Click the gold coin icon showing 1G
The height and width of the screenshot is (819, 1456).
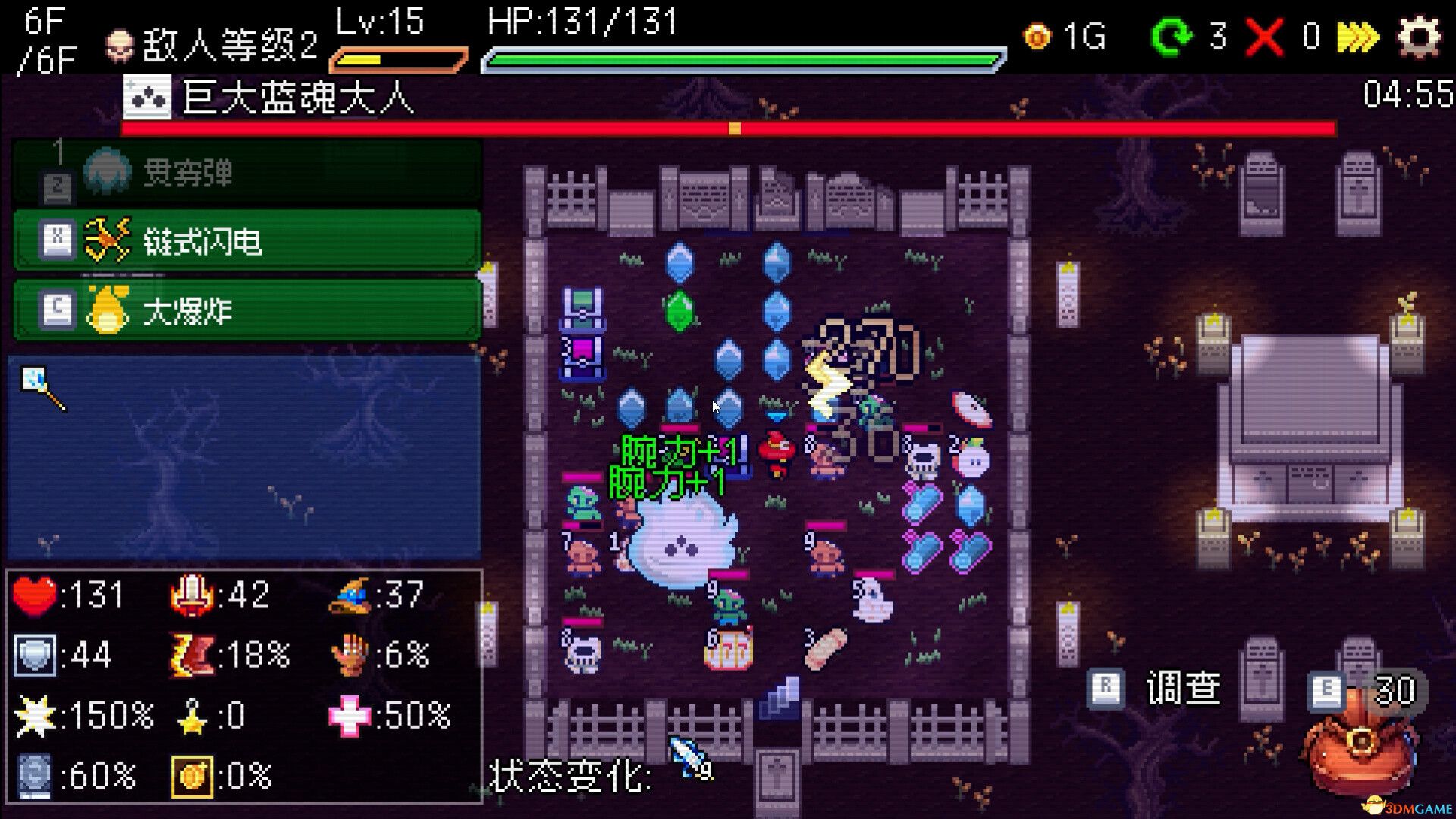[x=1038, y=36]
